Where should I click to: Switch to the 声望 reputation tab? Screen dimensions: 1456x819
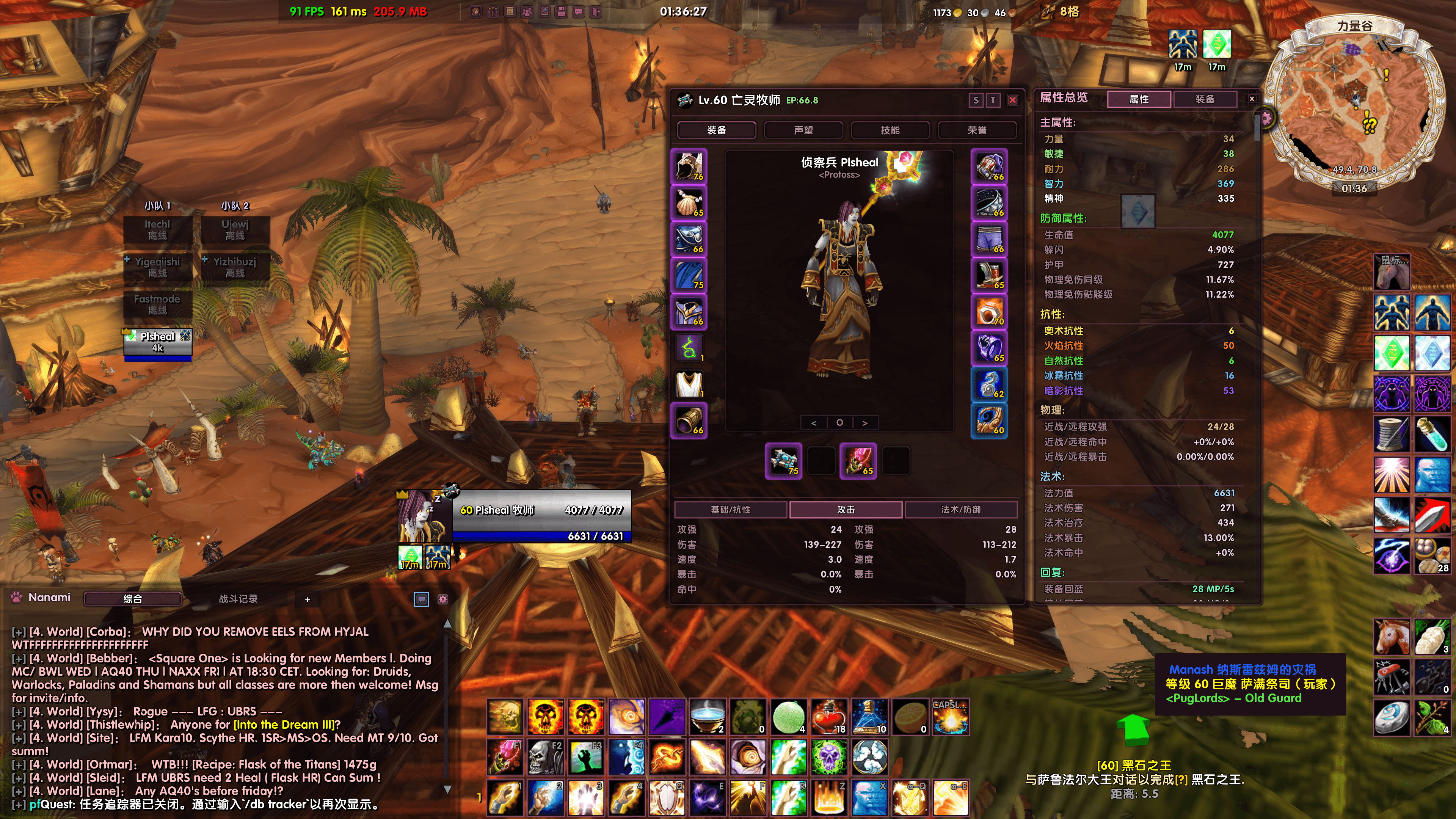pyautogui.click(x=803, y=130)
